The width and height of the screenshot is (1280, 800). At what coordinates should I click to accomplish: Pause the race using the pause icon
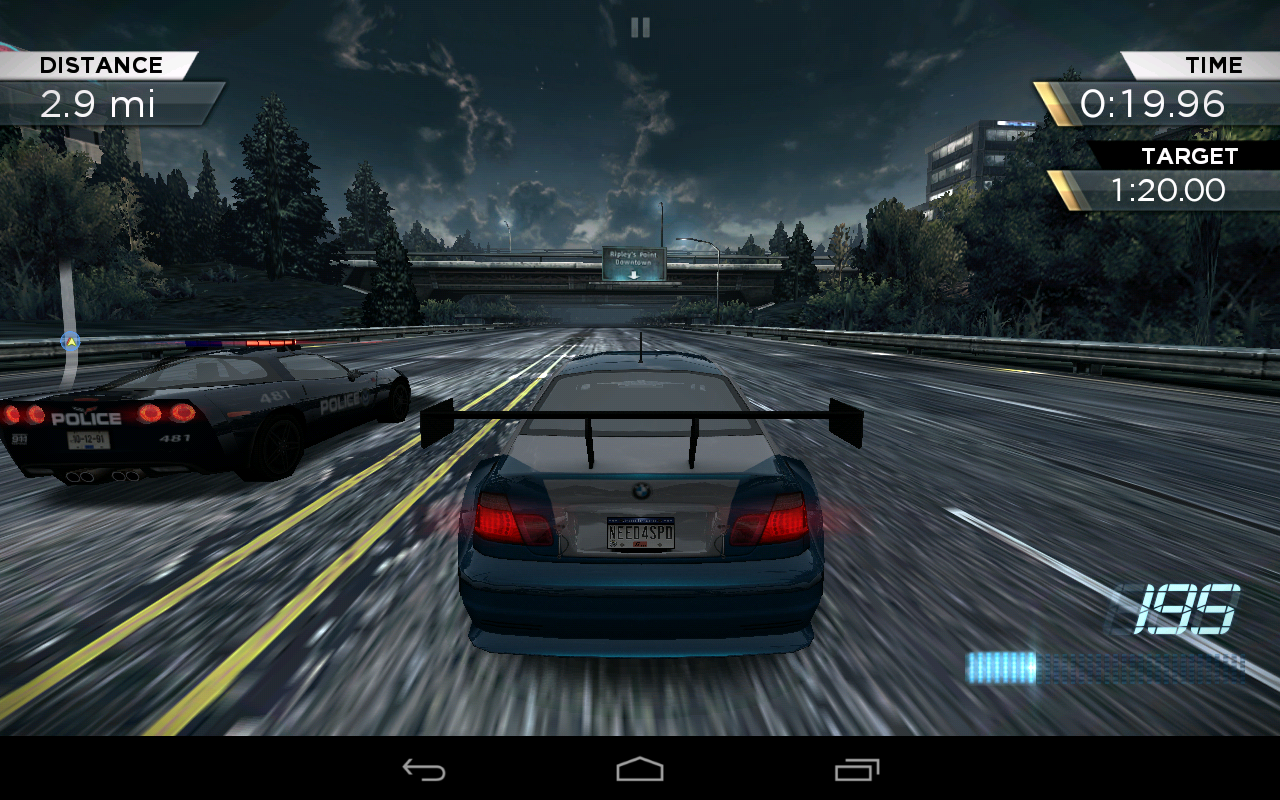point(640,27)
